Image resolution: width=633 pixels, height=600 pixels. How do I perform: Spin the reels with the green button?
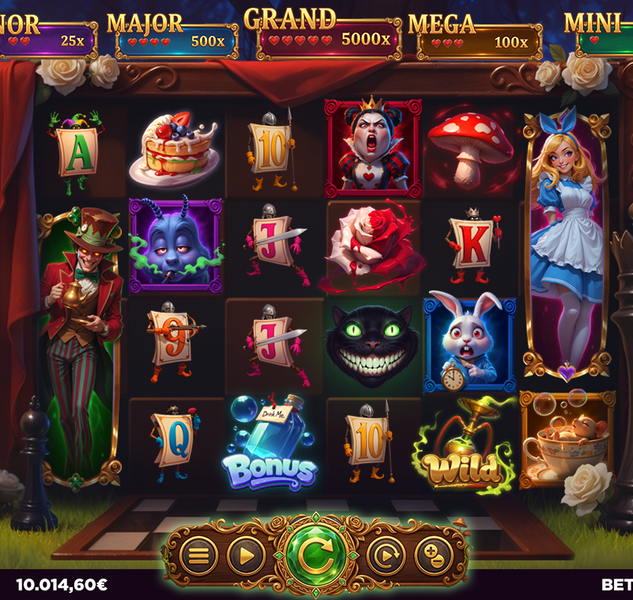click(x=315, y=552)
